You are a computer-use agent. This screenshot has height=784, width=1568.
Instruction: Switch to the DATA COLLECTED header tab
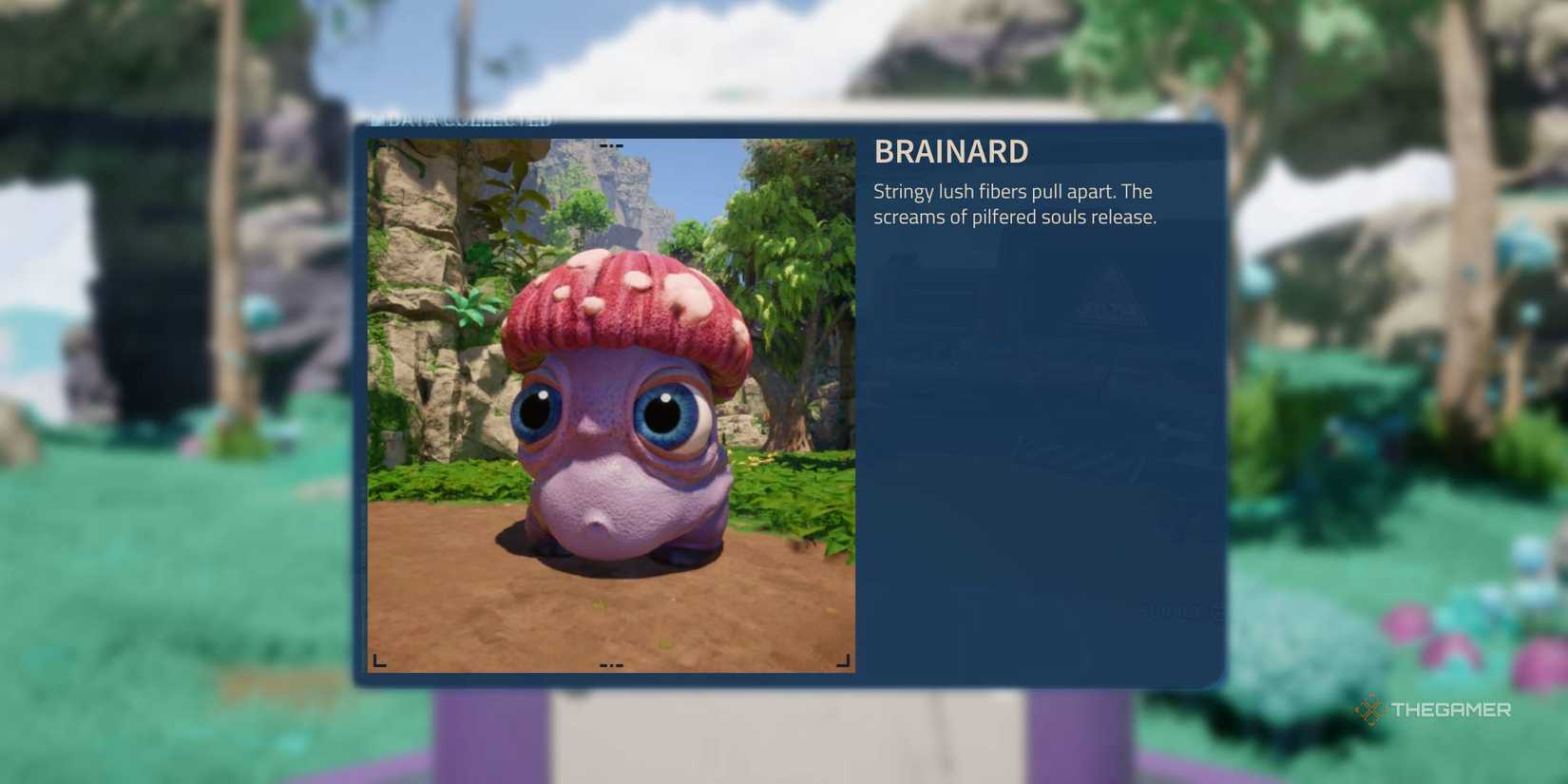coord(463,121)
